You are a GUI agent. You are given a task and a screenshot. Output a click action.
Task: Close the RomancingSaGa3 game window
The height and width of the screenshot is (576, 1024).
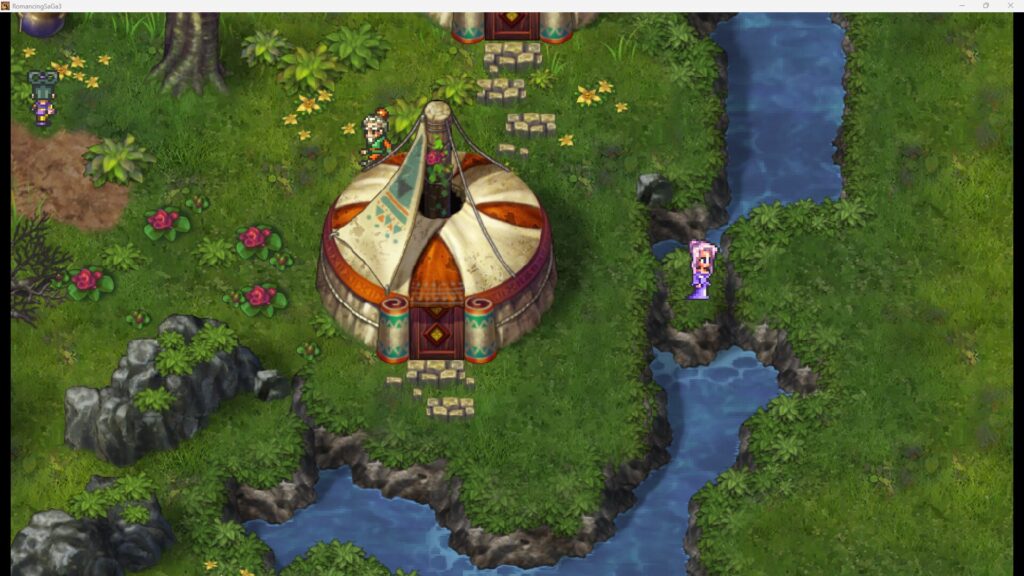(1010, 6)
